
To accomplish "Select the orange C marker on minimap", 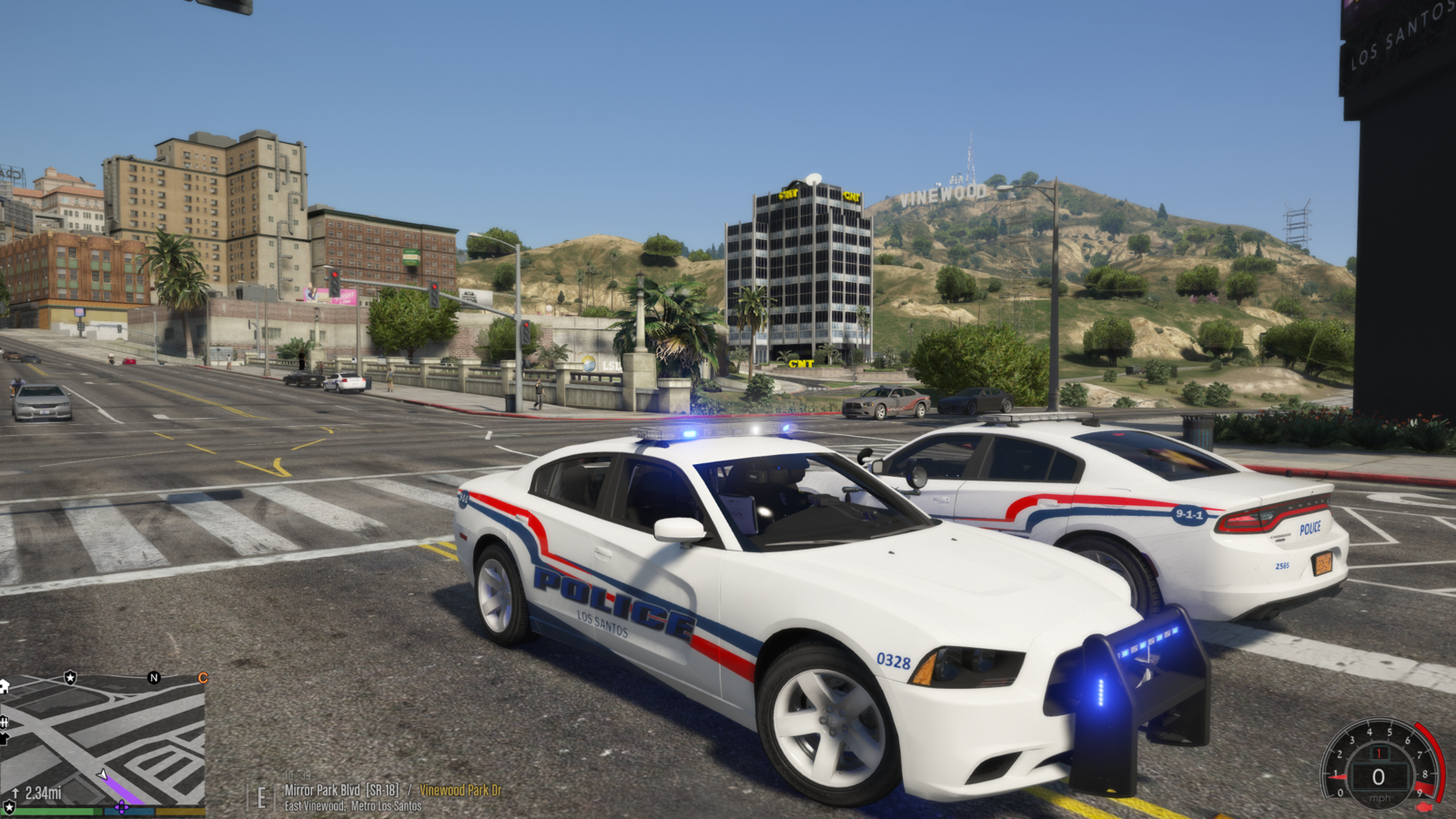I will (x=203, y=678).
